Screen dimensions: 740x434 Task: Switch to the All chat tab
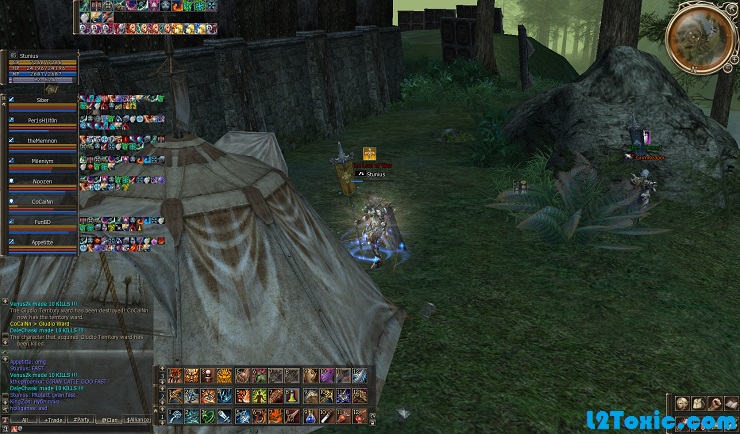coord(22,420)
